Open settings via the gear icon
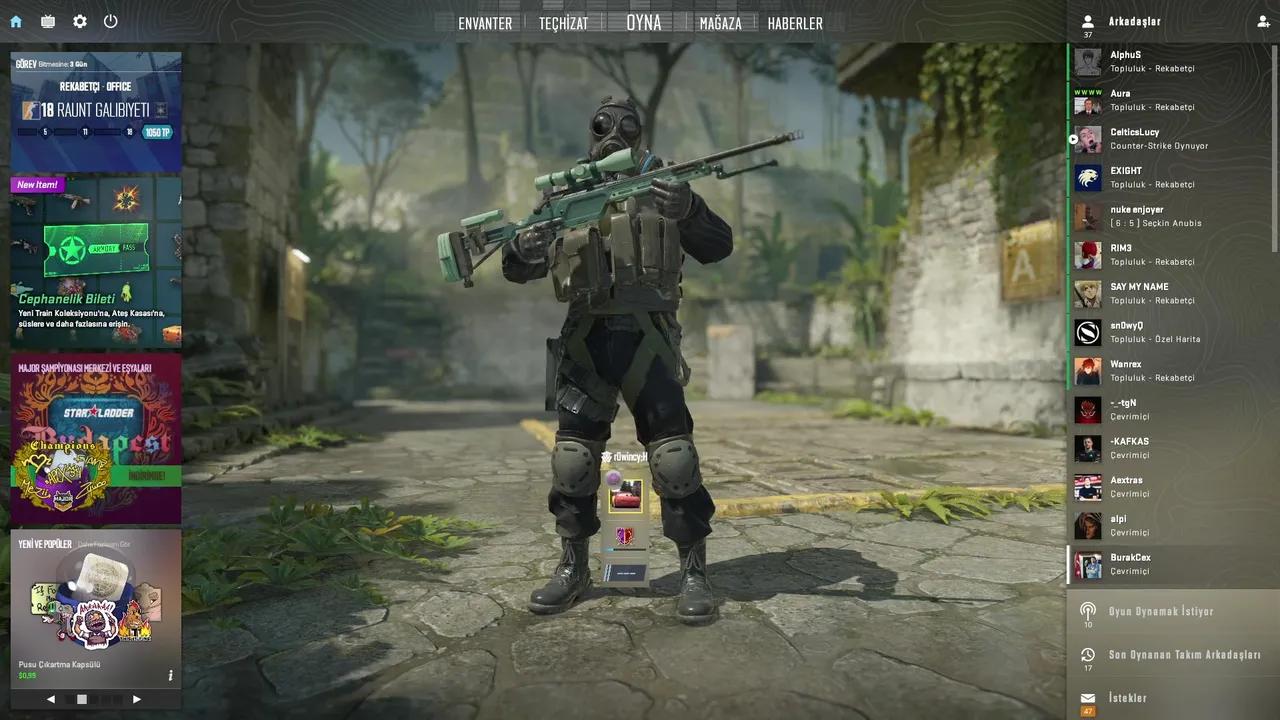Image resolution: width=1280 pixels, height=720 pixels. click(79, 21)
